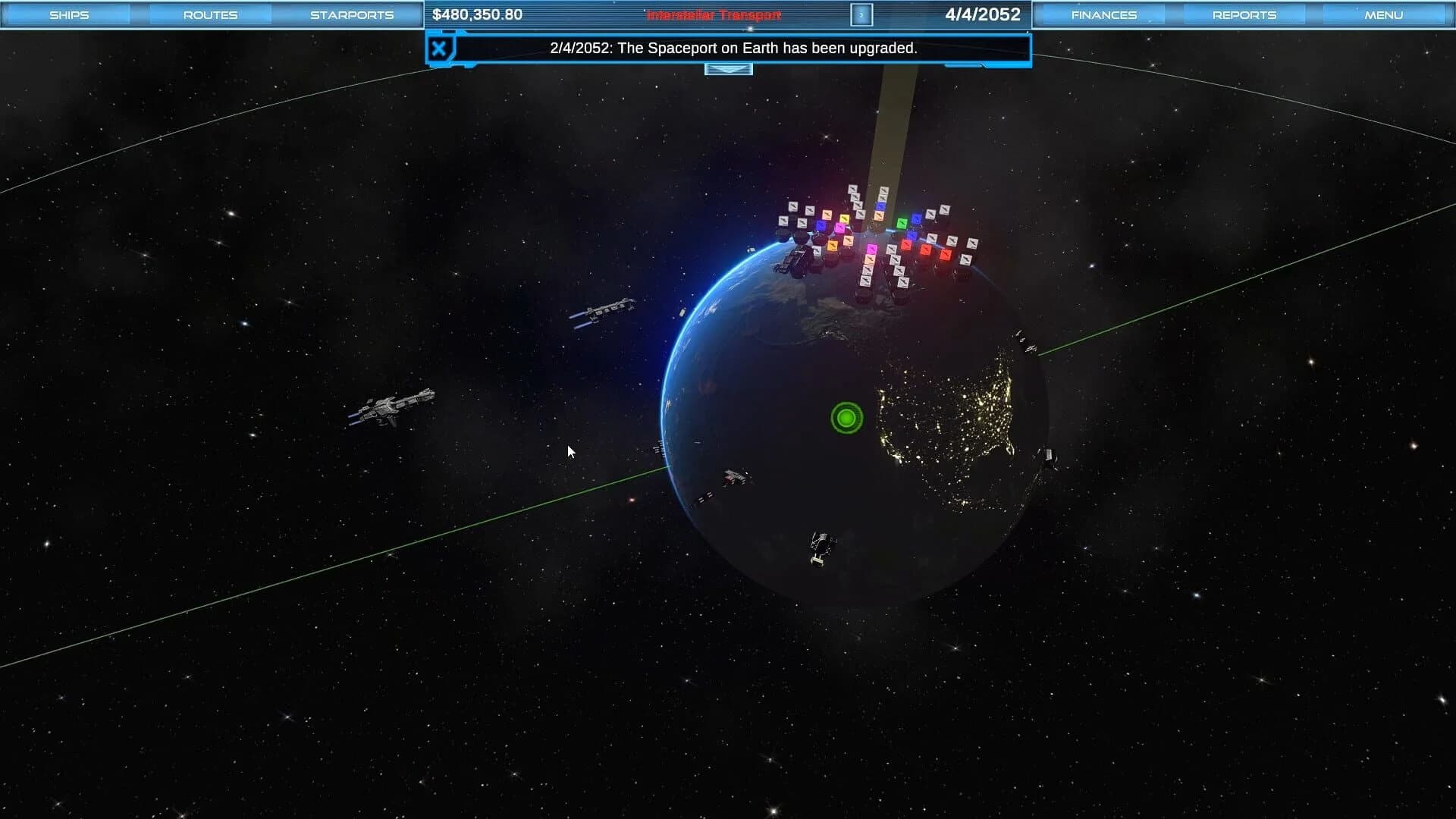
Task: Switch to the STARPORTS tab
Action: (350, 14)
